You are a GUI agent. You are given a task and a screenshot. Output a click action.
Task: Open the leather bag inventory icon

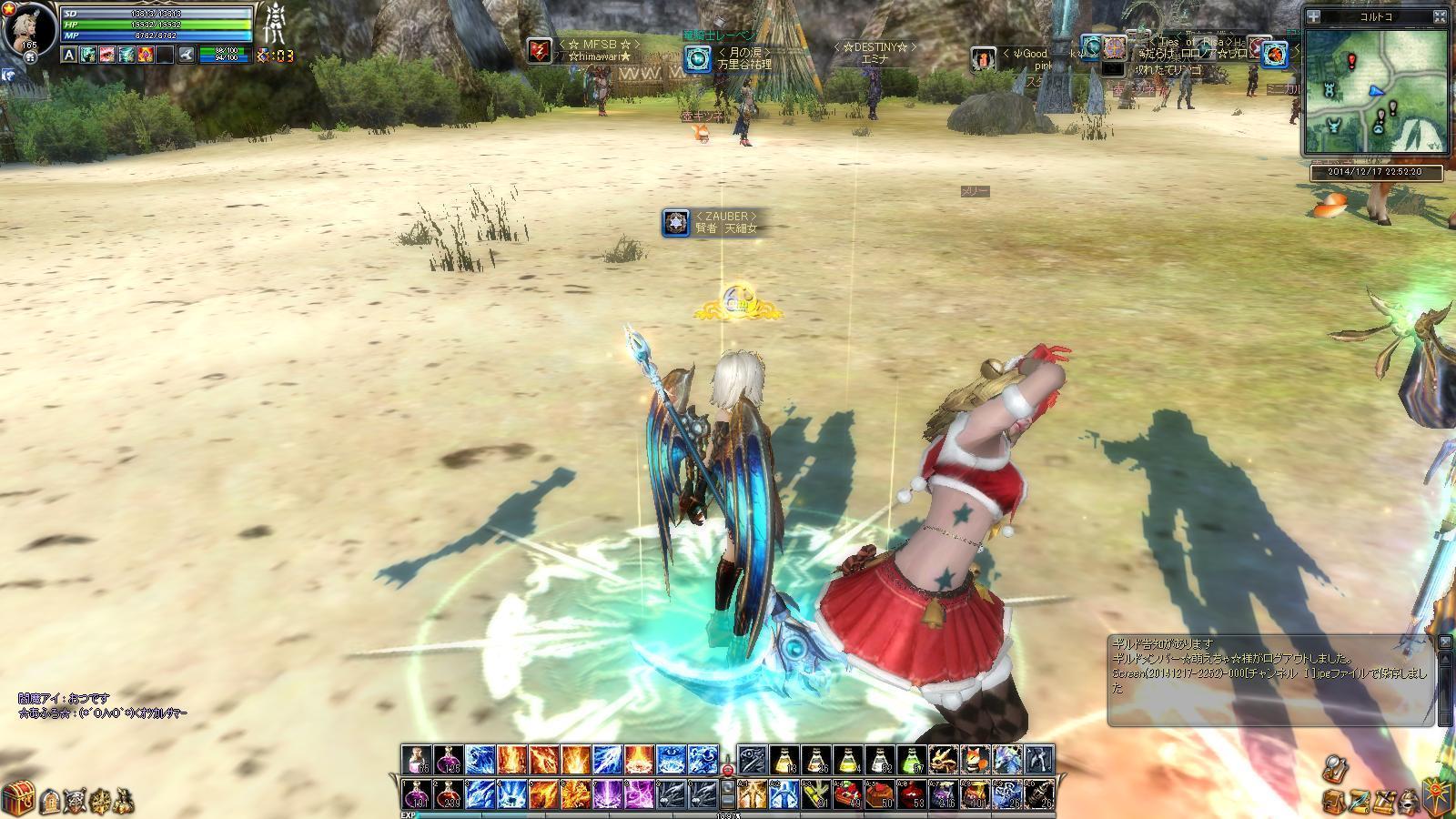click(x=1333, y=802)
